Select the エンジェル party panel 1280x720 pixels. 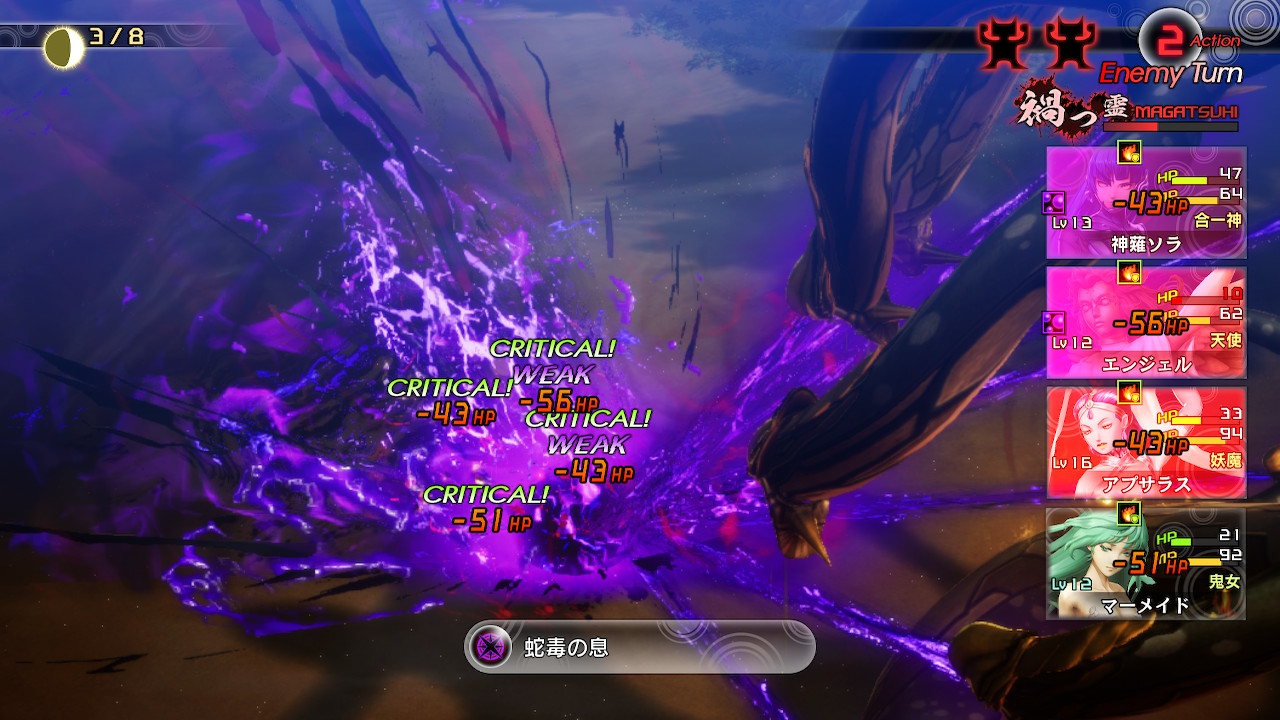pos(1146,322)
